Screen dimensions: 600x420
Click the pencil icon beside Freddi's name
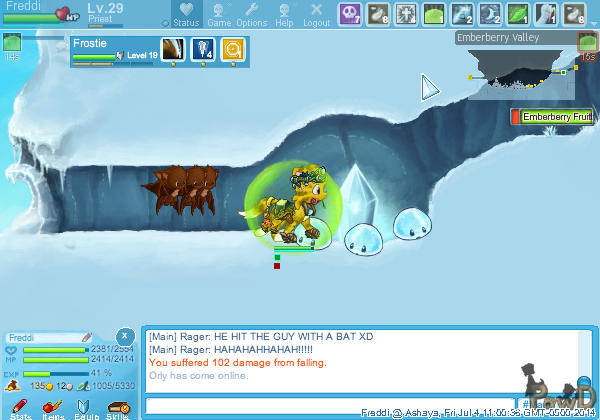87,337
